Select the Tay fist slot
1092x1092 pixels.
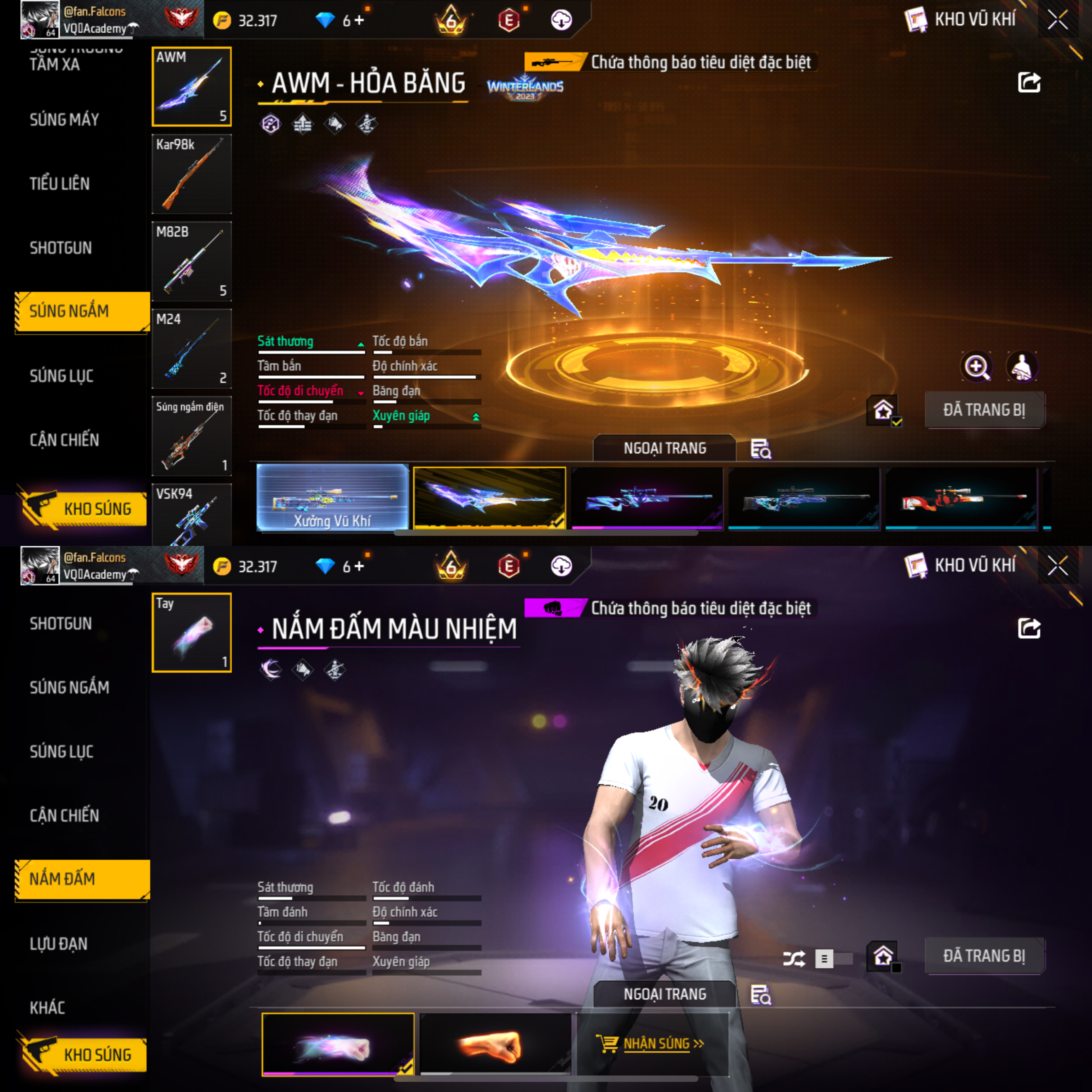(192, 632)
